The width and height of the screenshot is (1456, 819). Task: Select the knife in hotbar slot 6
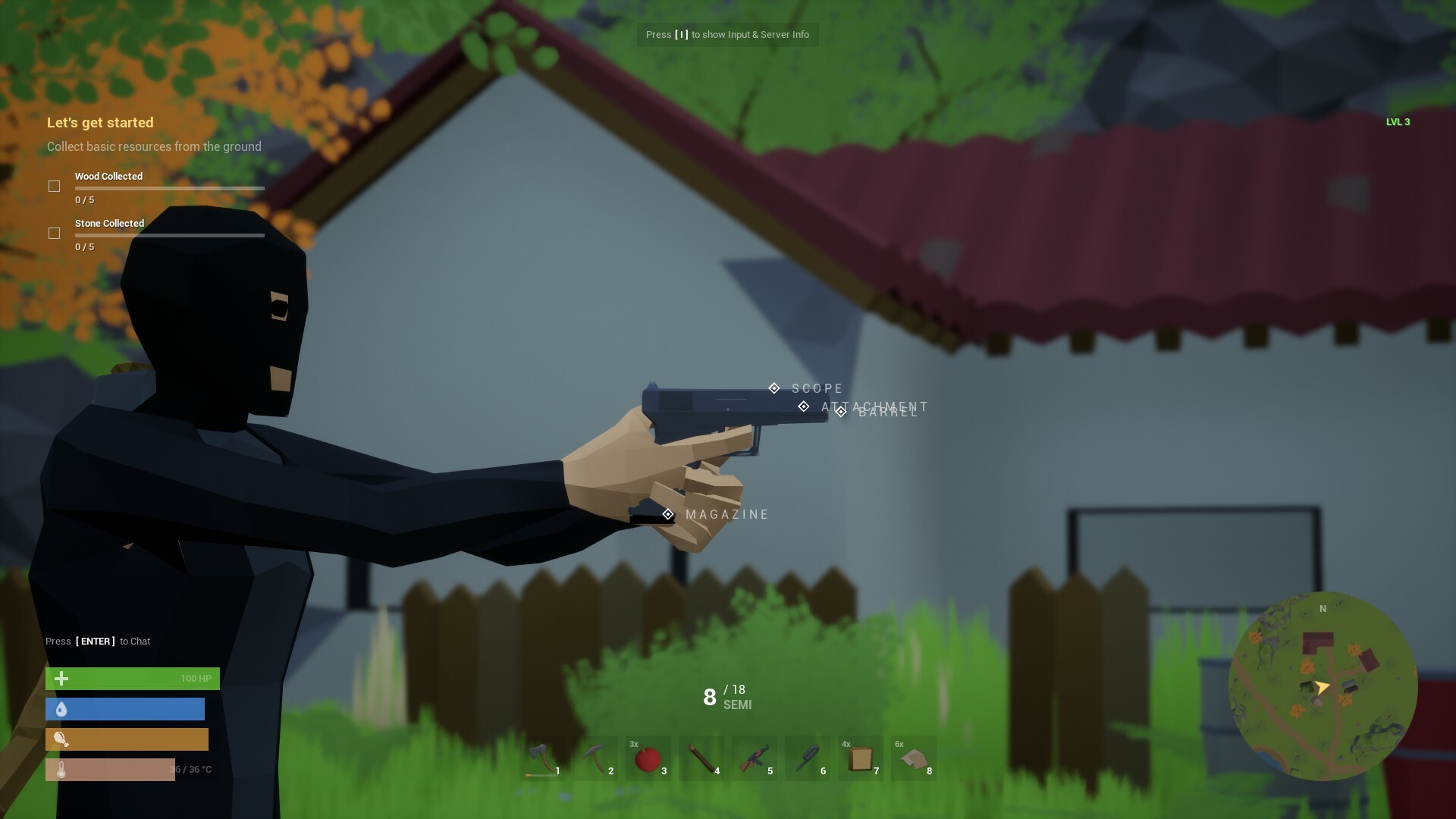click(808, 758)
